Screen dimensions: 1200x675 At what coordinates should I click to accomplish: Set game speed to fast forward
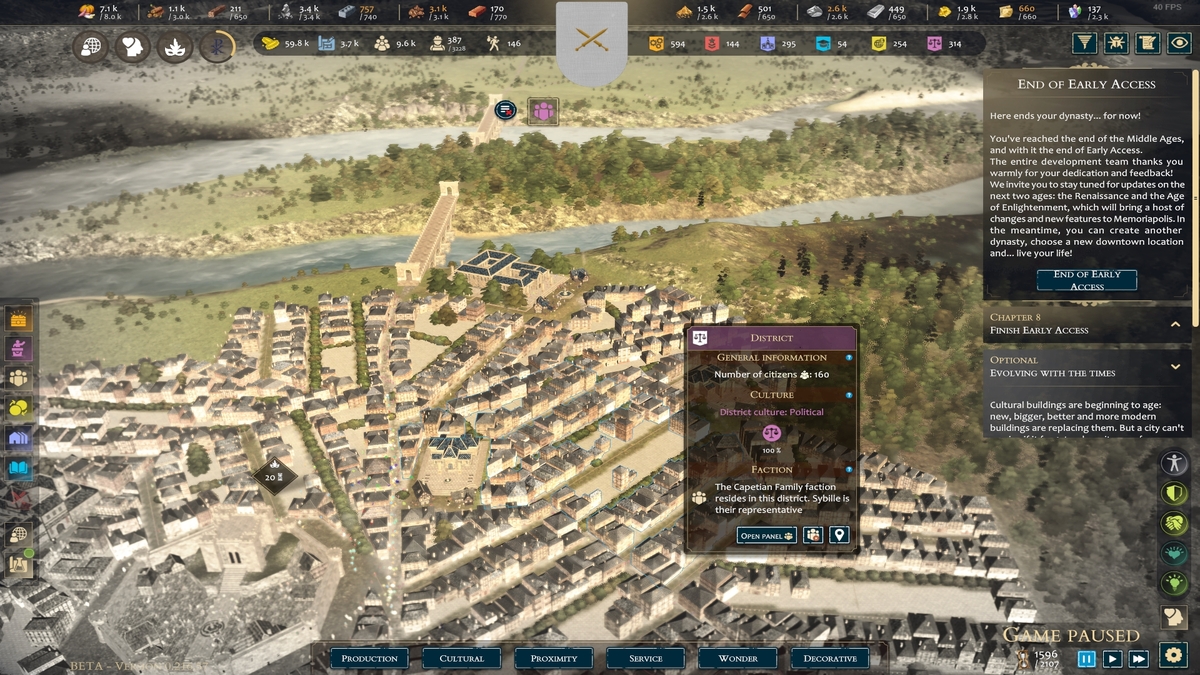[1138, 658]
